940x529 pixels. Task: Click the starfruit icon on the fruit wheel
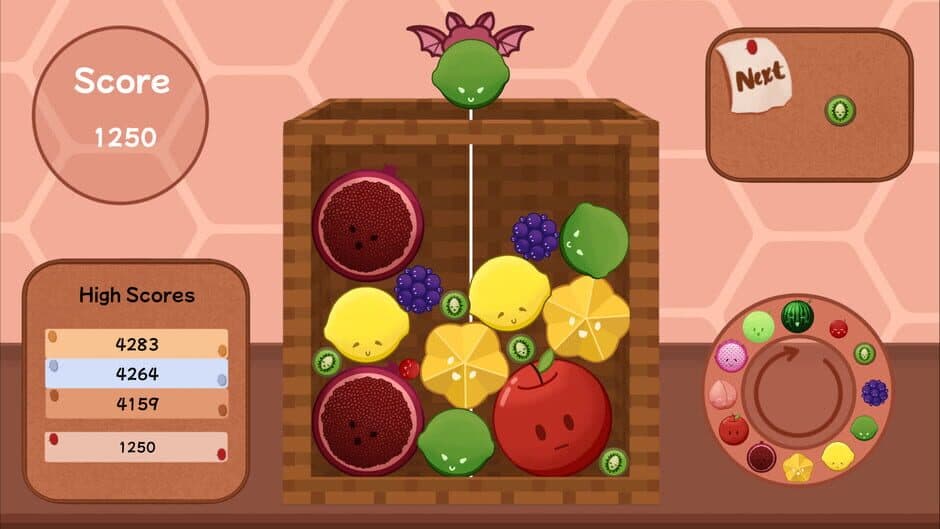click(797, 467)
